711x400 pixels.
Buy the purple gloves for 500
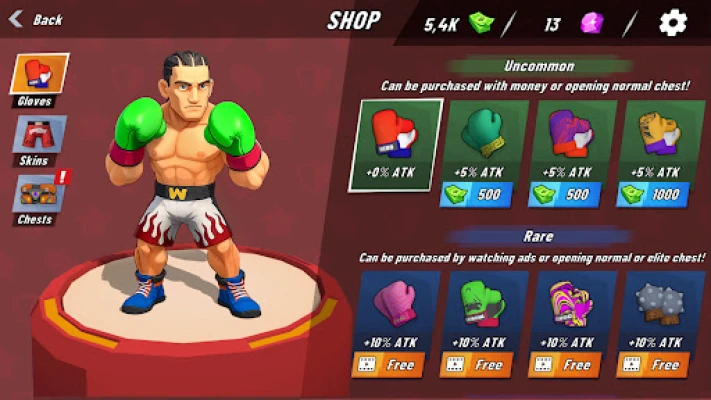[x=573, y=193]
